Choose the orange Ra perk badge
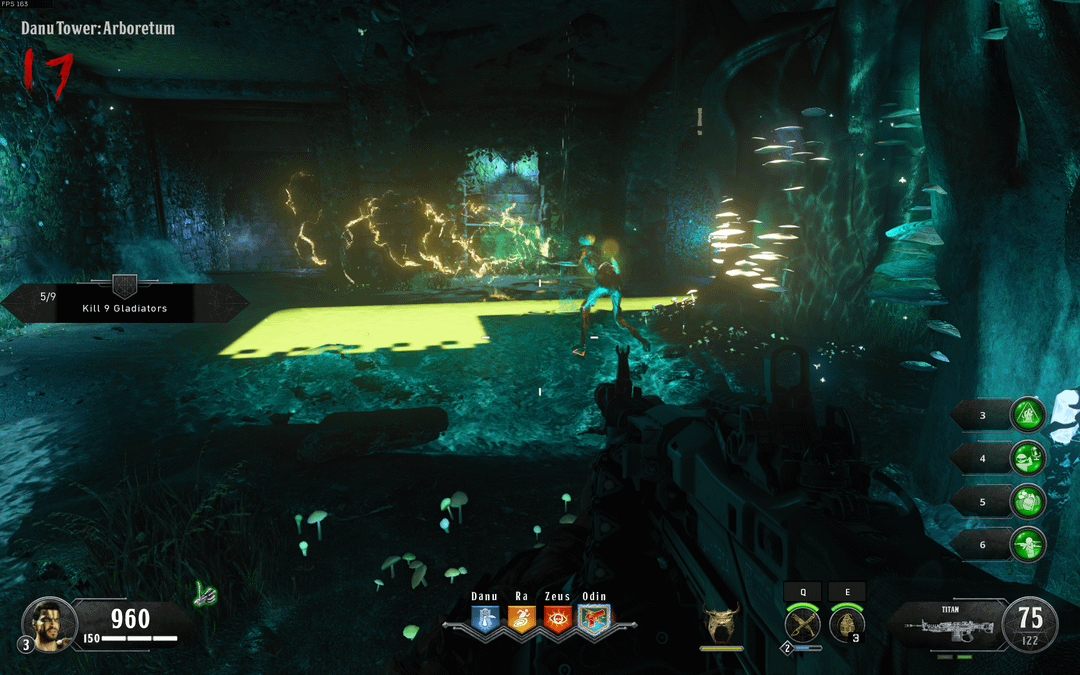1080x675 pixels. [x=521, y=619]
